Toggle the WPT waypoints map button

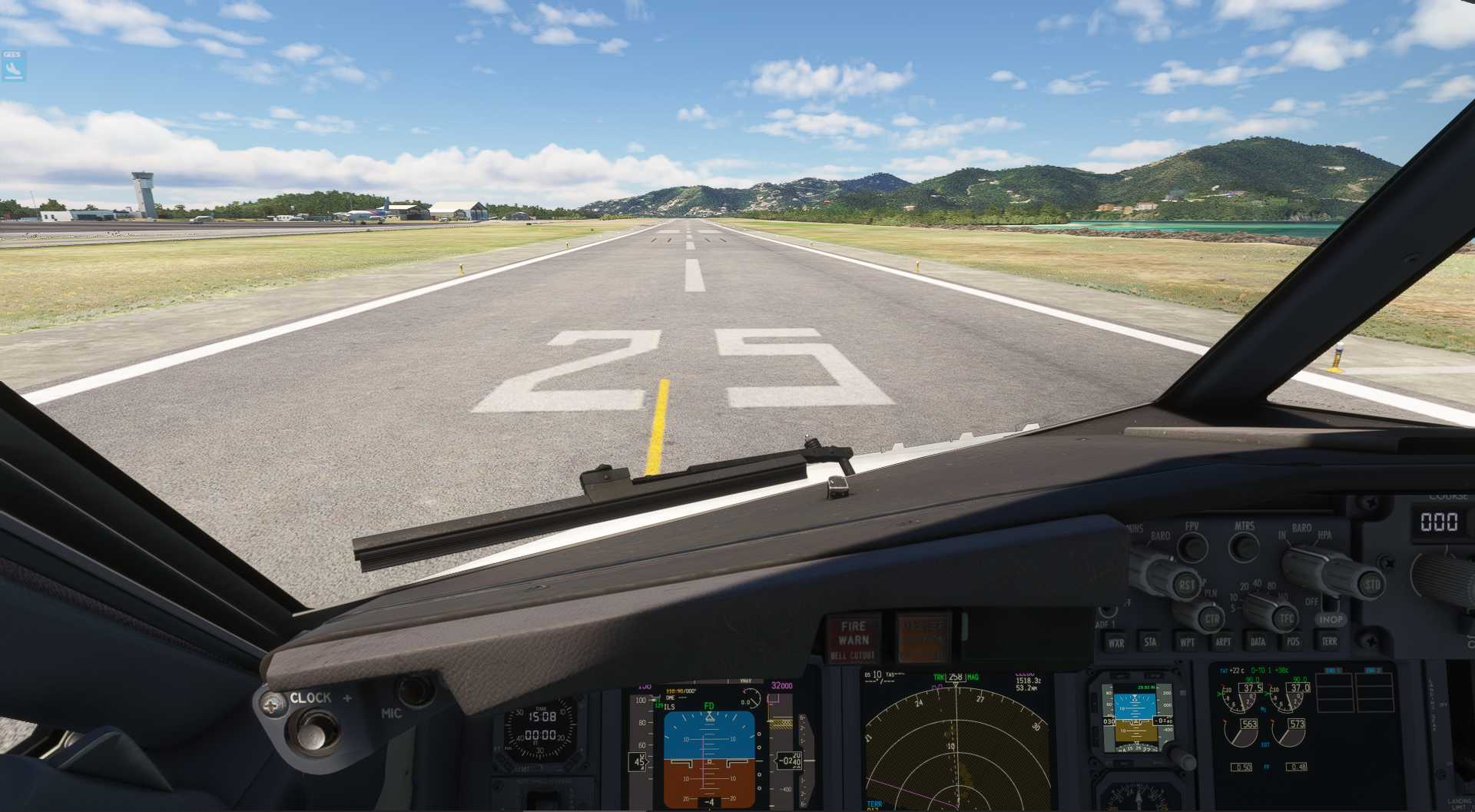click(1187, 642)
